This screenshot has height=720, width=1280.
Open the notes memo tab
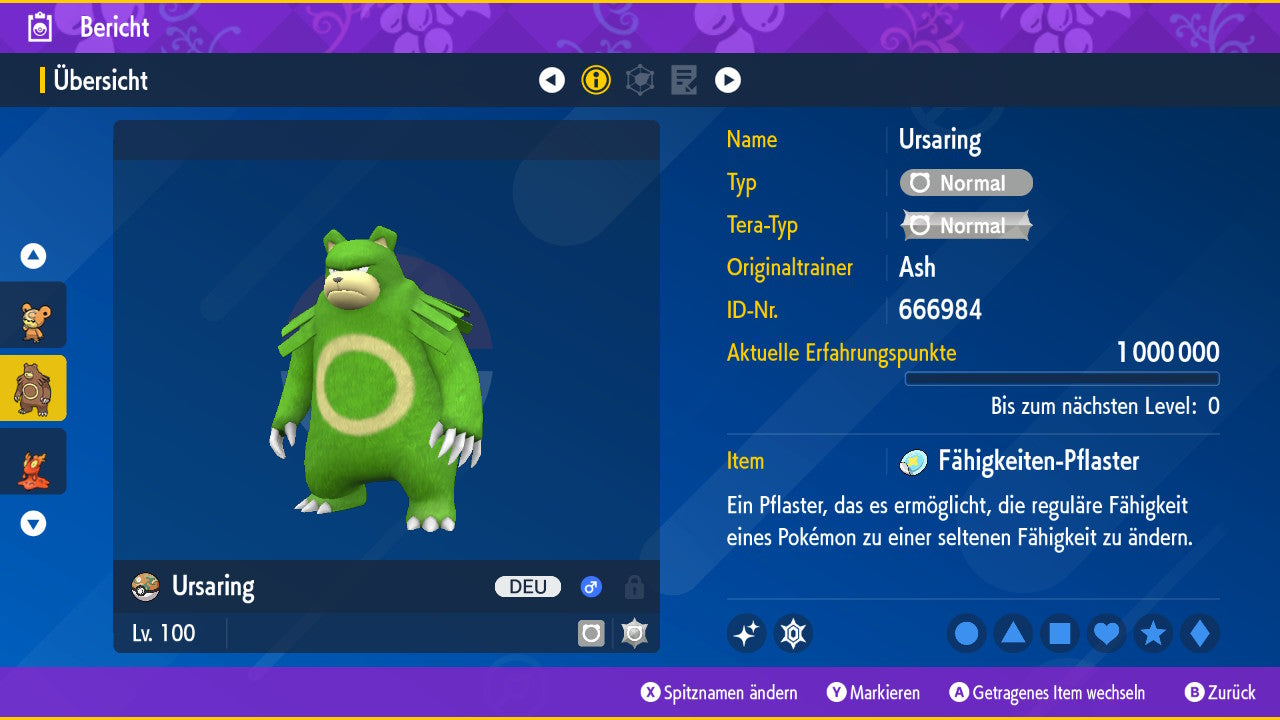(684, 80)
